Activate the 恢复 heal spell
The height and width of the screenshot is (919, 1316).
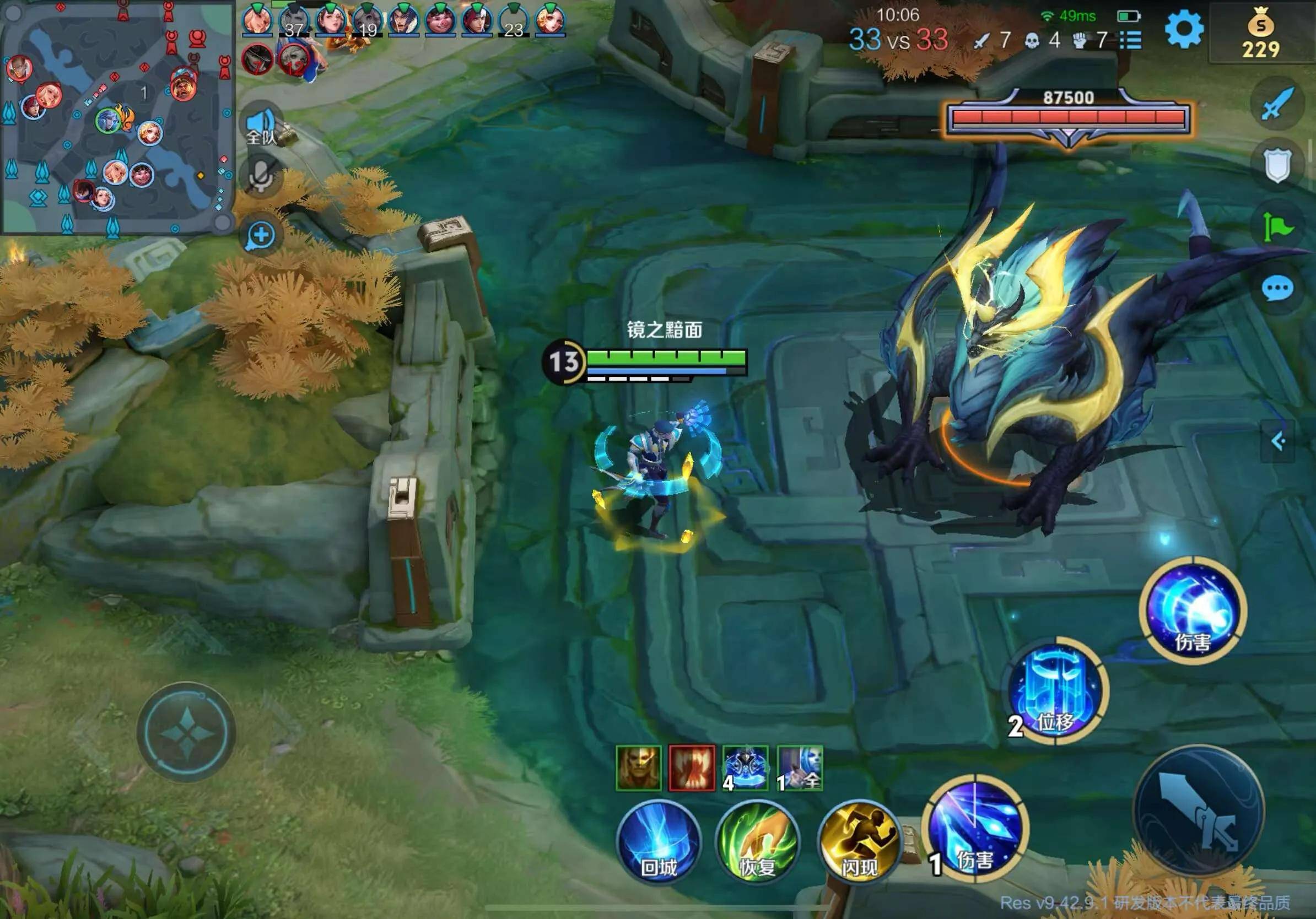758,841
